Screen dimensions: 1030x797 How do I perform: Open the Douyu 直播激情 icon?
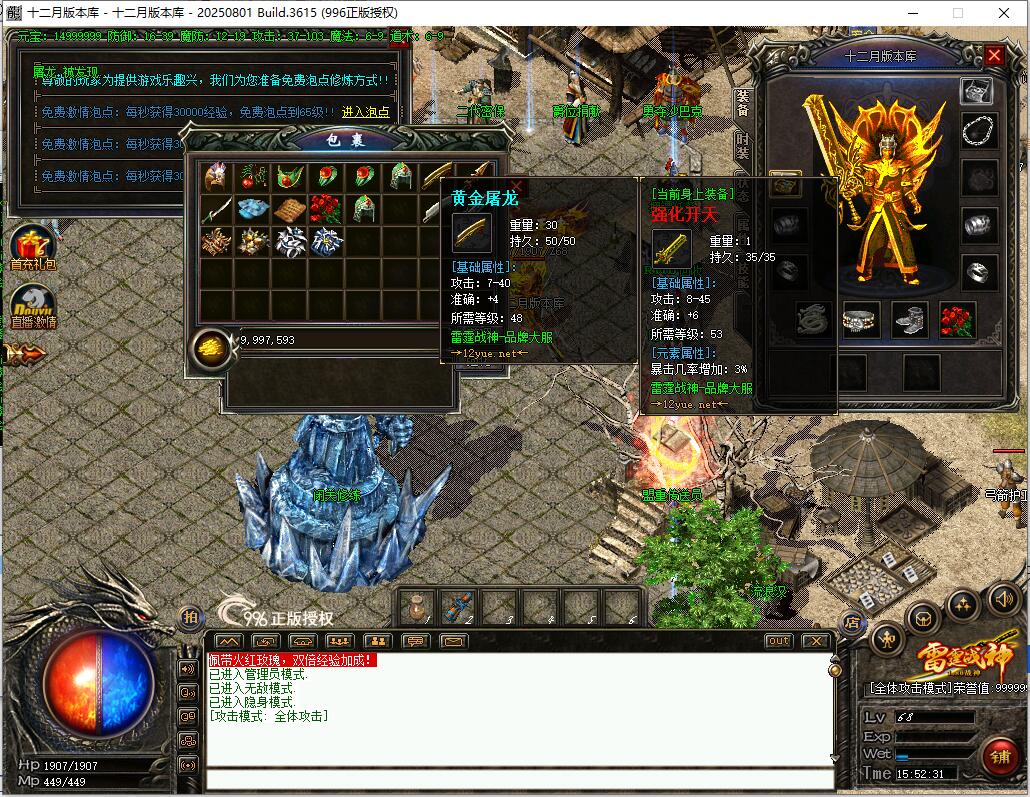pyautogui.click(x=32, y=307)
